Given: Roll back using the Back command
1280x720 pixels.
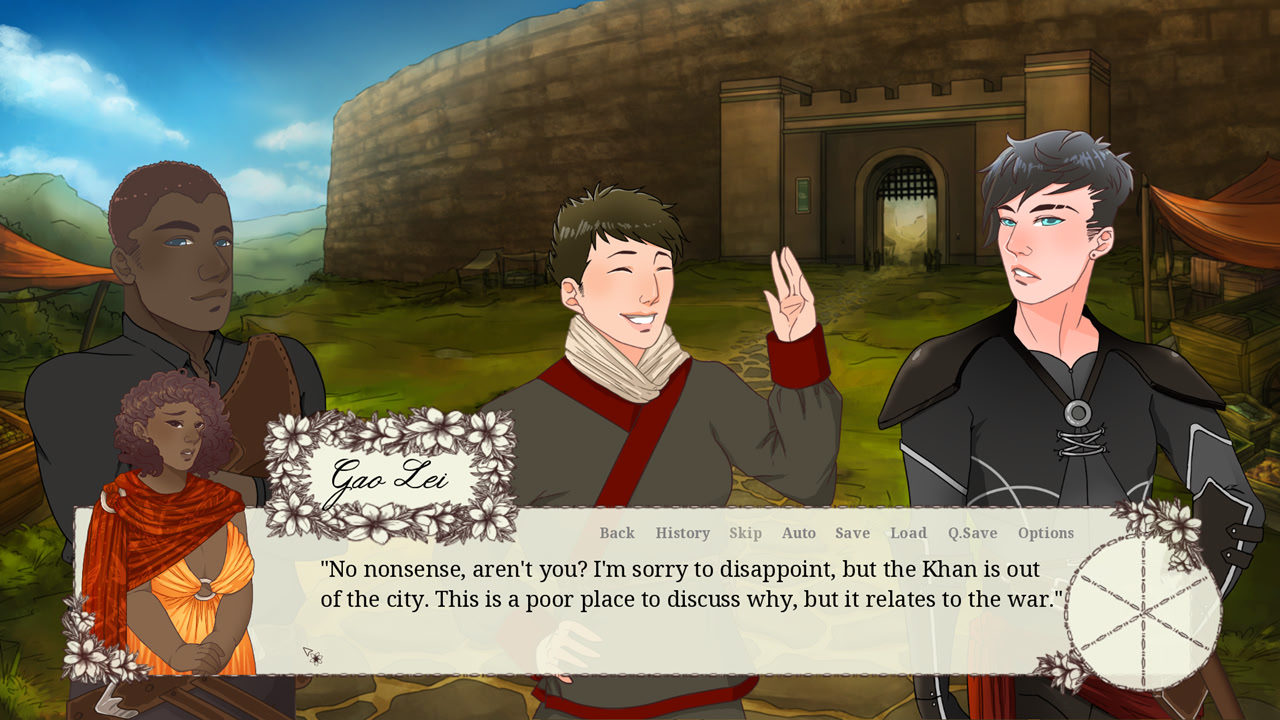Looking at the screenshot, I should pyautogui.click(x=618, y=533).
